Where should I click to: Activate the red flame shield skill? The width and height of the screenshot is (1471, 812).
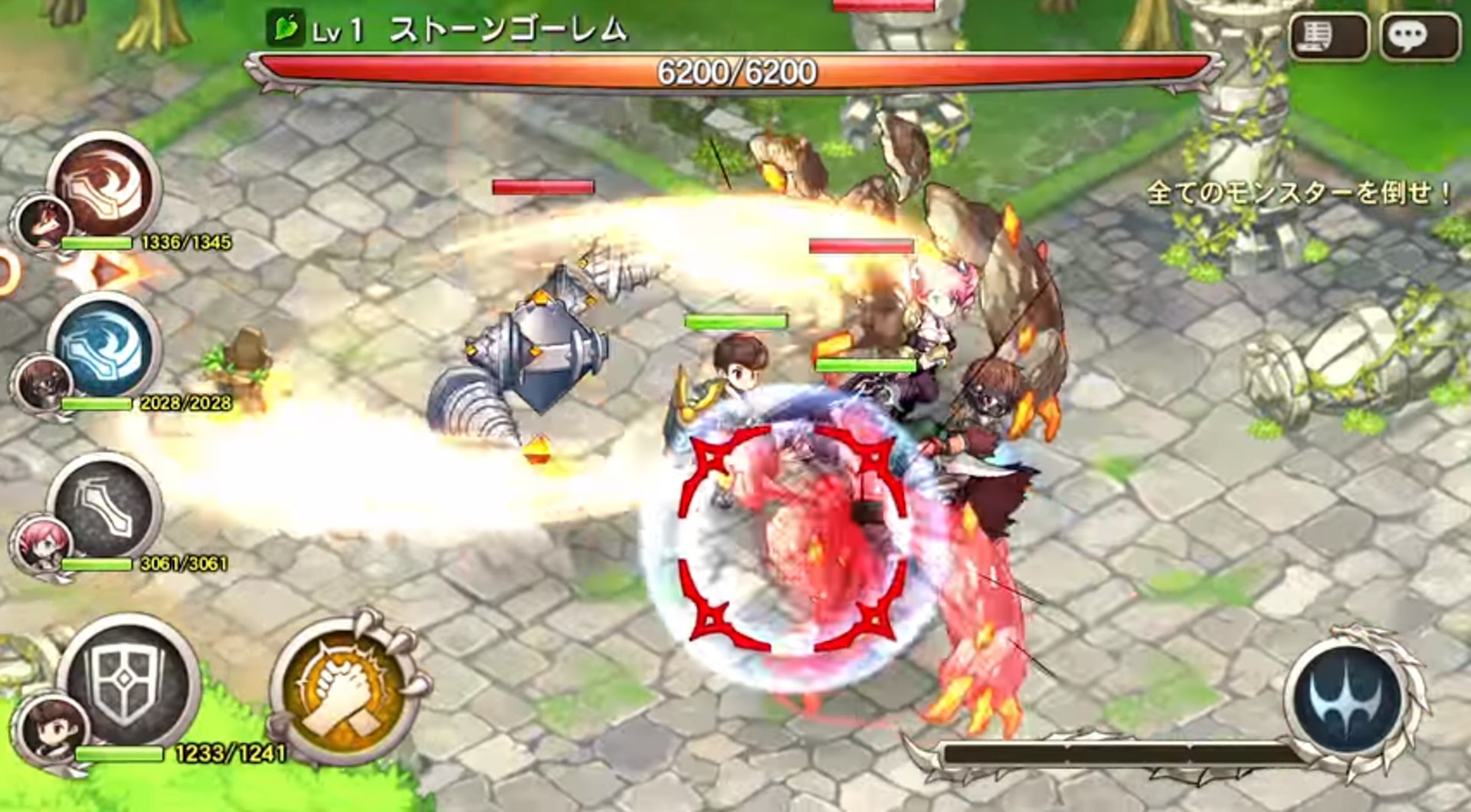tap(105, 186)
